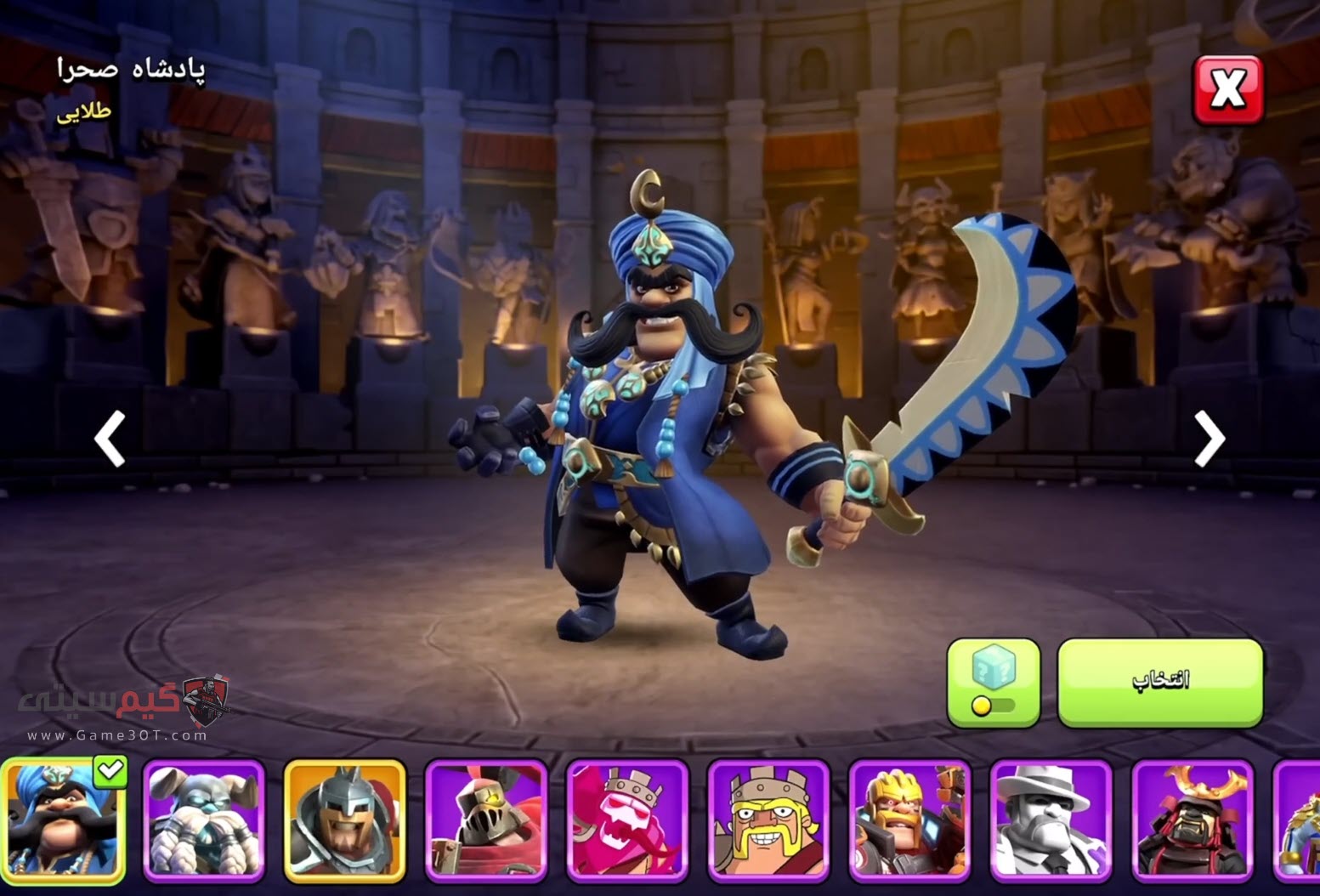
Task: Pick the robotic blond king skin
Action: click(909, 821)
